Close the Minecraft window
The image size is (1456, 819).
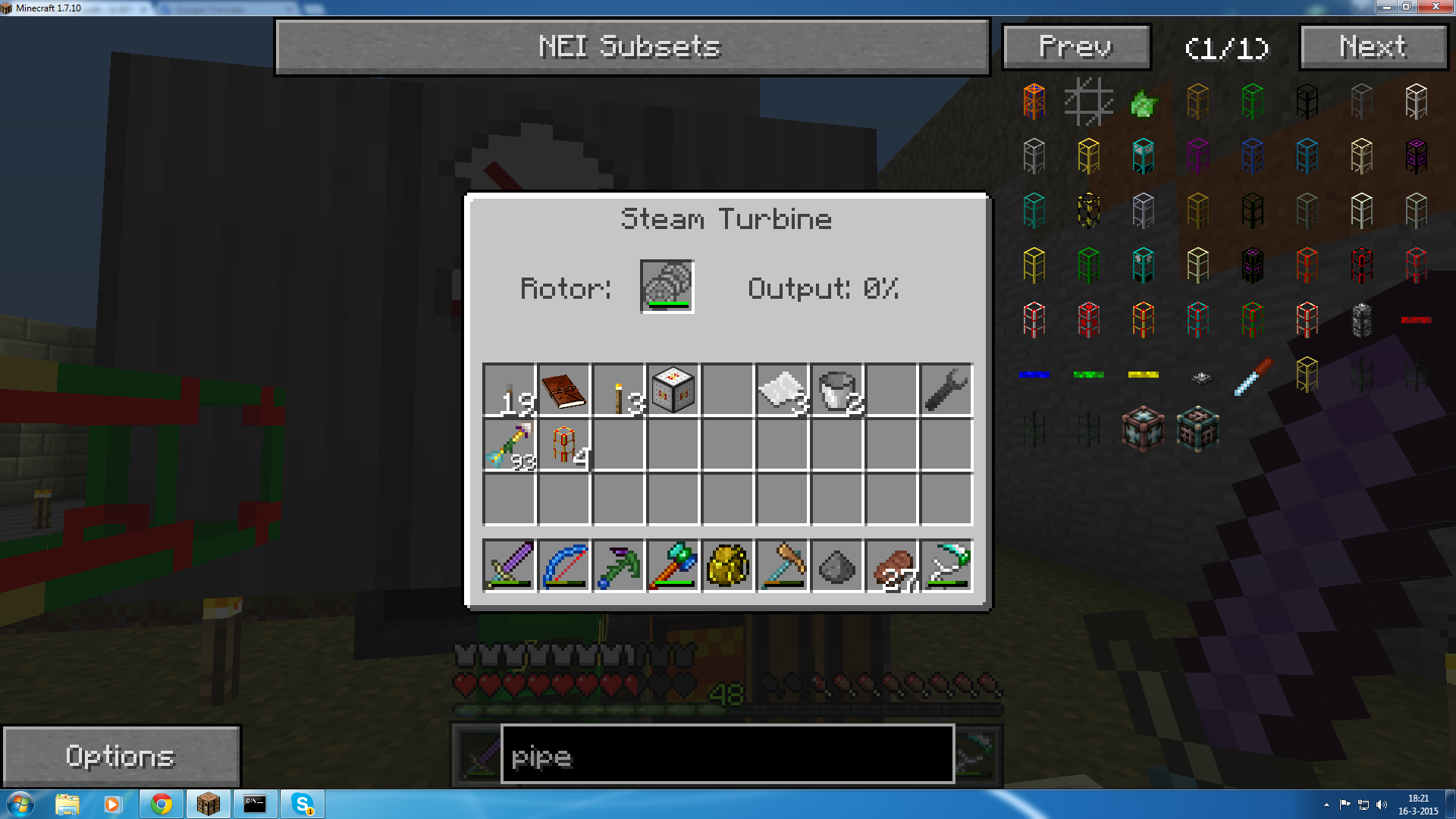coord(1435,7)
